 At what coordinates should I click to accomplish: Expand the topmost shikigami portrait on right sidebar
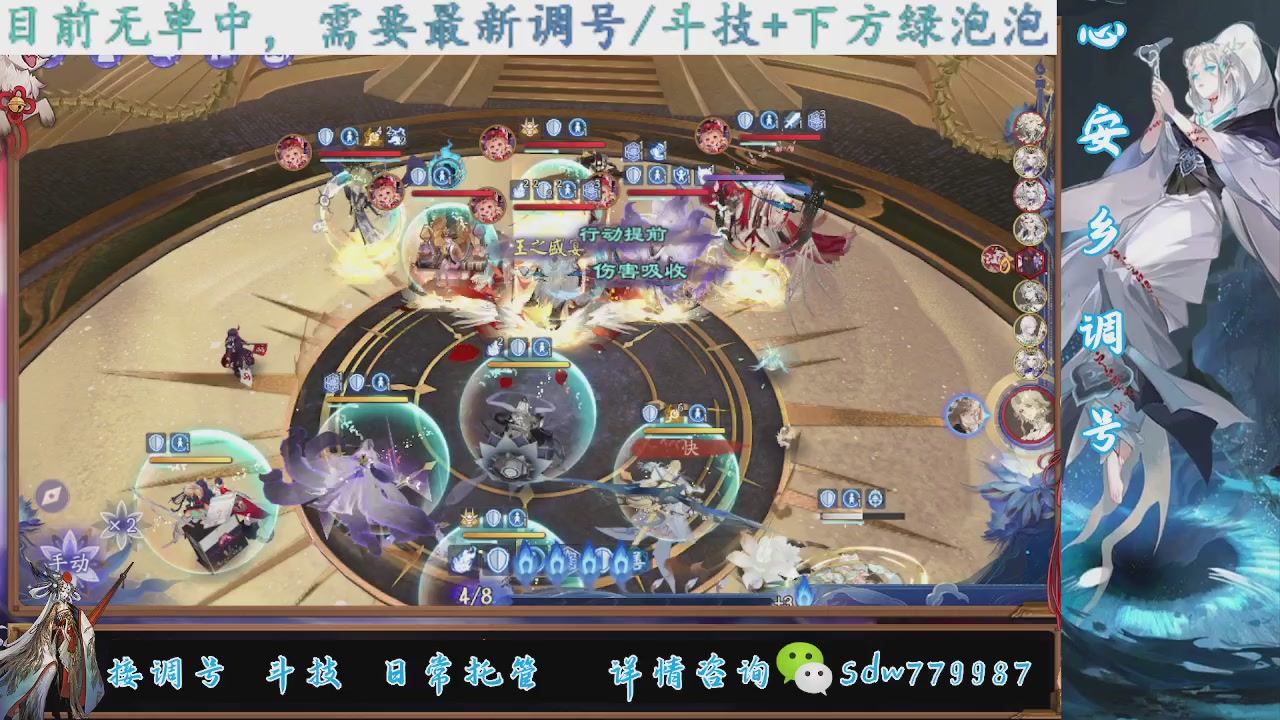1029,127
